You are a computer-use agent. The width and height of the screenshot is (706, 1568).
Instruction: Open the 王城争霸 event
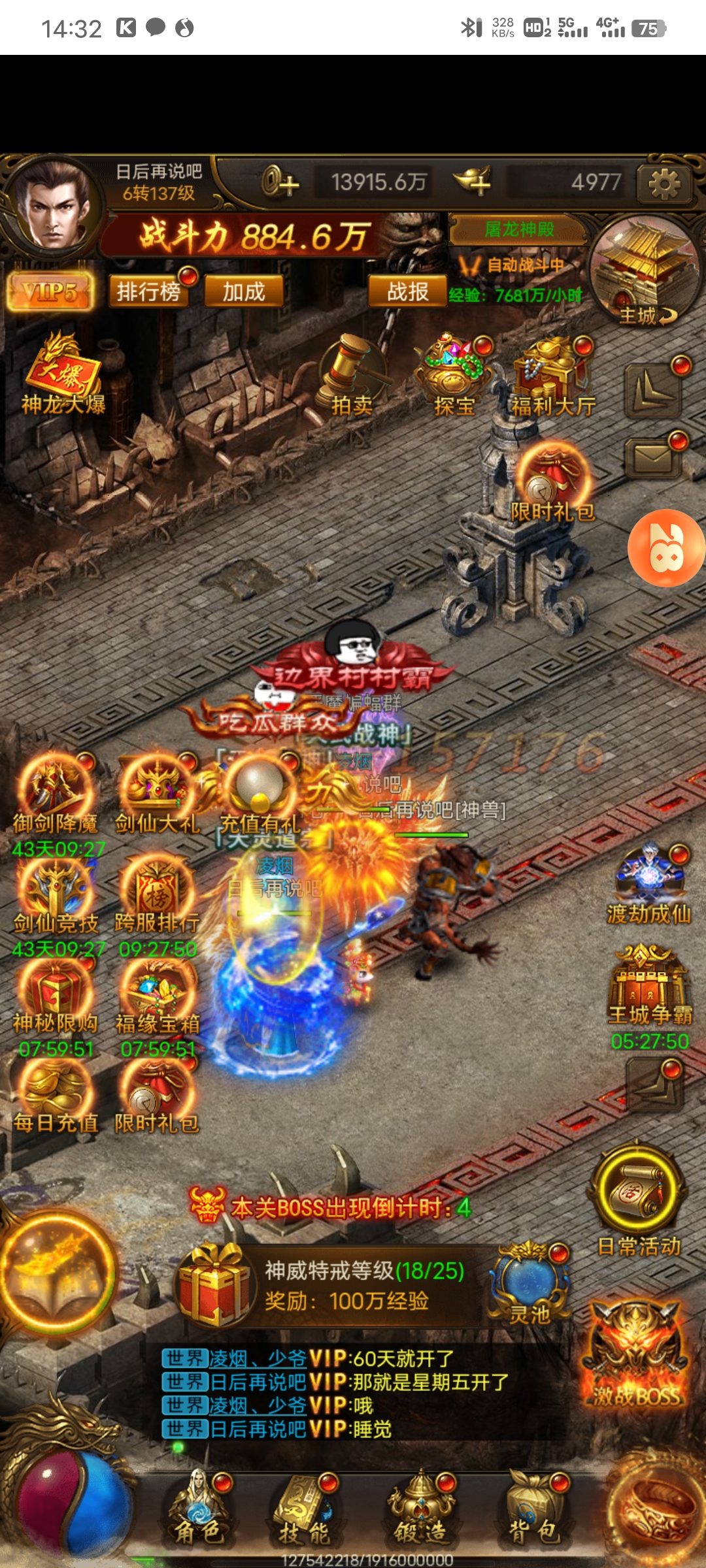(x=648, y=987)
